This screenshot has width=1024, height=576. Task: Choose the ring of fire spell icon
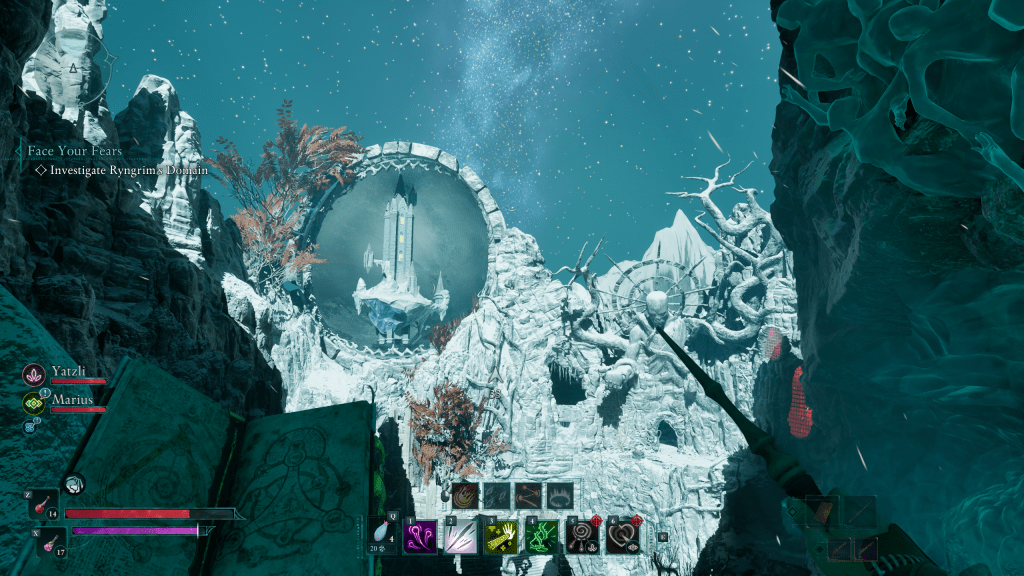(x=560, y=495)
